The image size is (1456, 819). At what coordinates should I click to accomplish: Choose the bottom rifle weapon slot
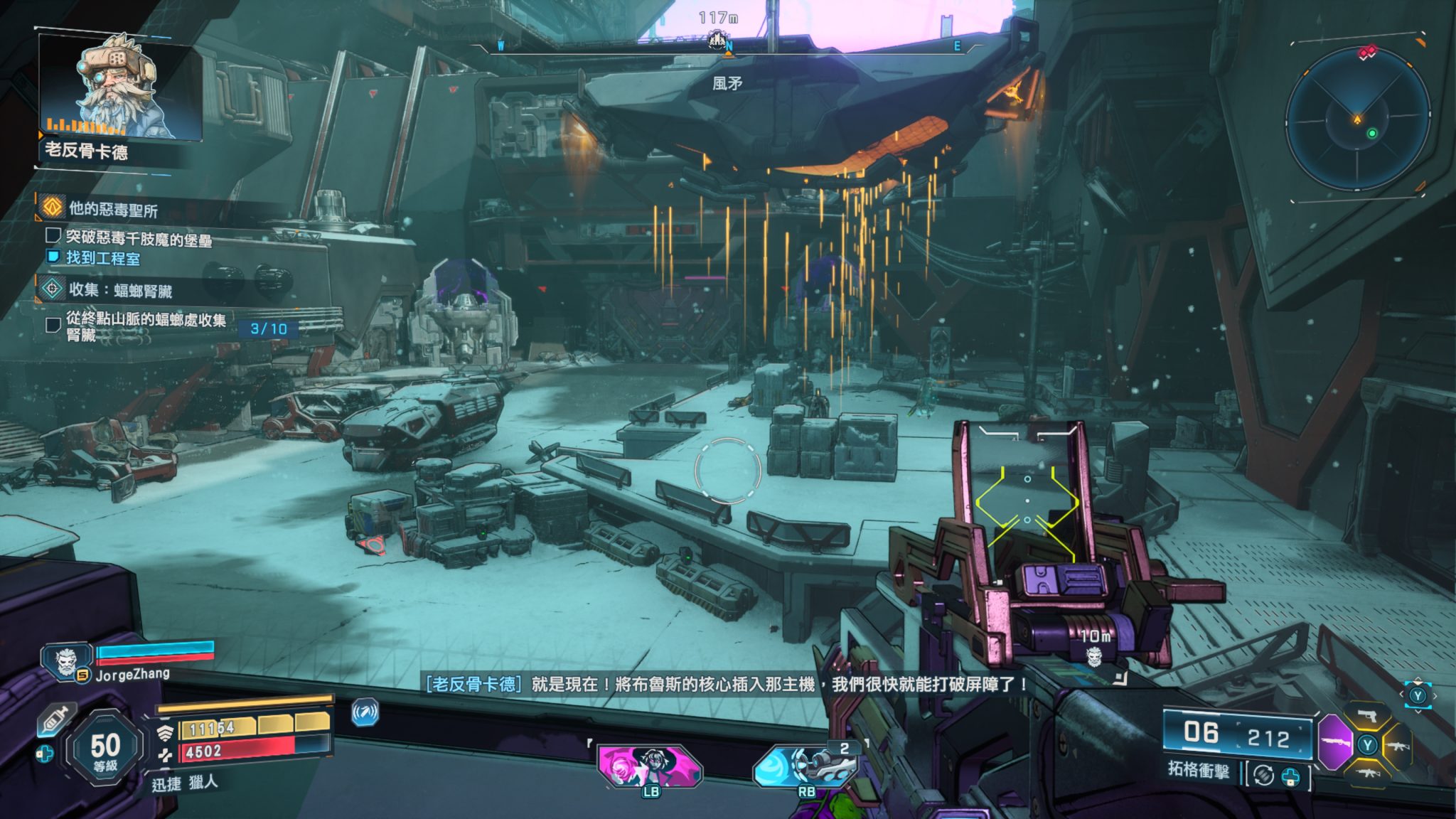pos(1367,772)
